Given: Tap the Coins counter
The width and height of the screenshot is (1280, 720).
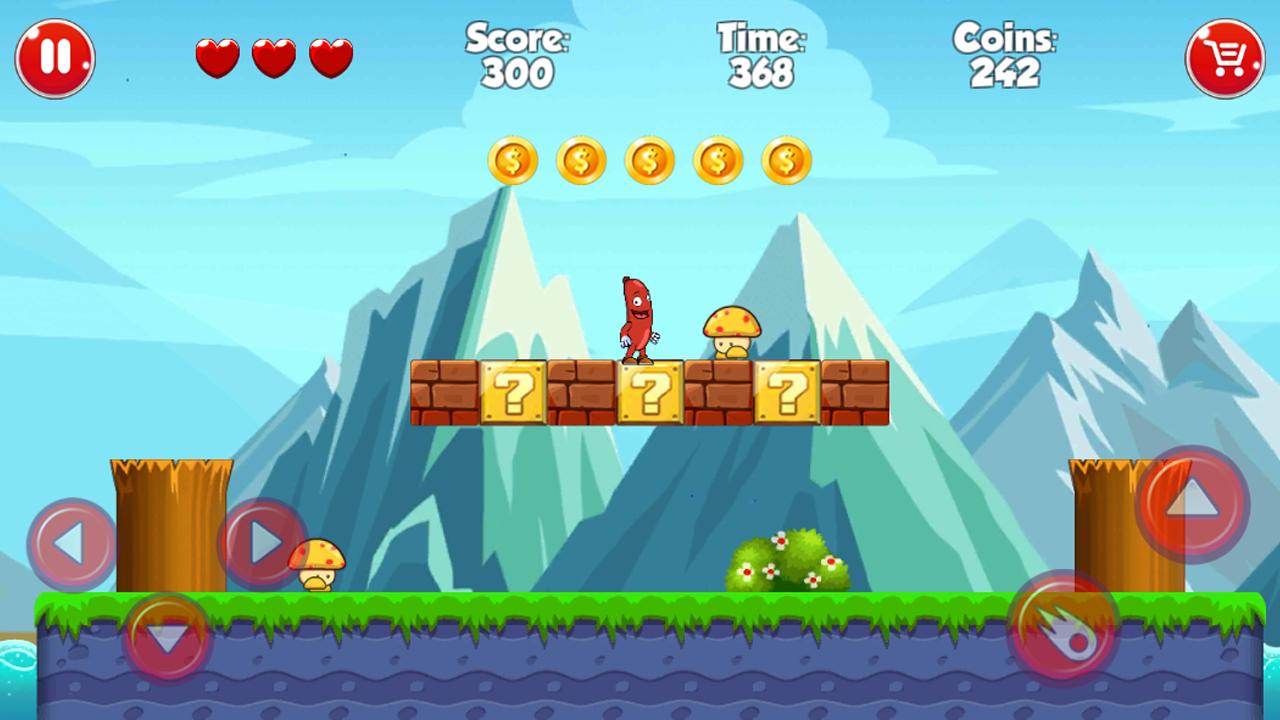Looking at the screenshot, I should pos(1005,55).
